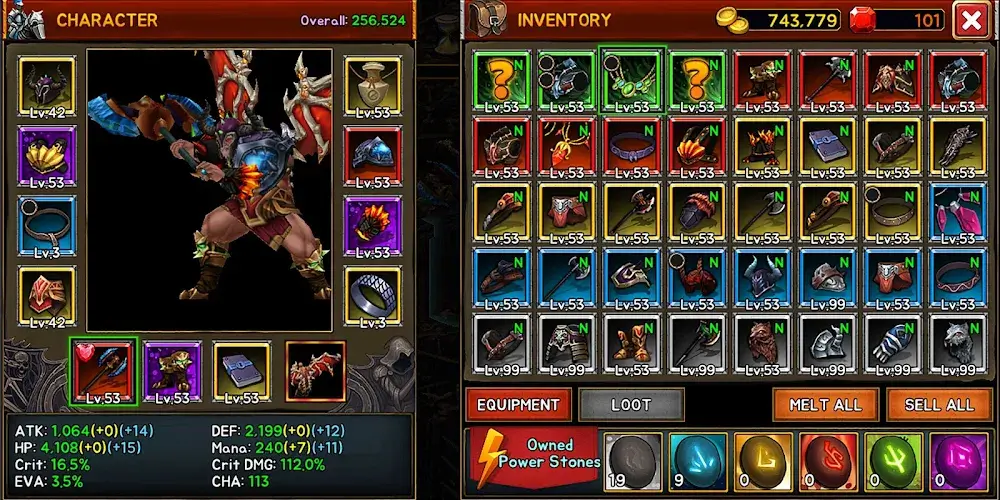The width and height of the screenshot is (1000, 500).
Task: Switch to the Equipment tab
Action: 518,405
